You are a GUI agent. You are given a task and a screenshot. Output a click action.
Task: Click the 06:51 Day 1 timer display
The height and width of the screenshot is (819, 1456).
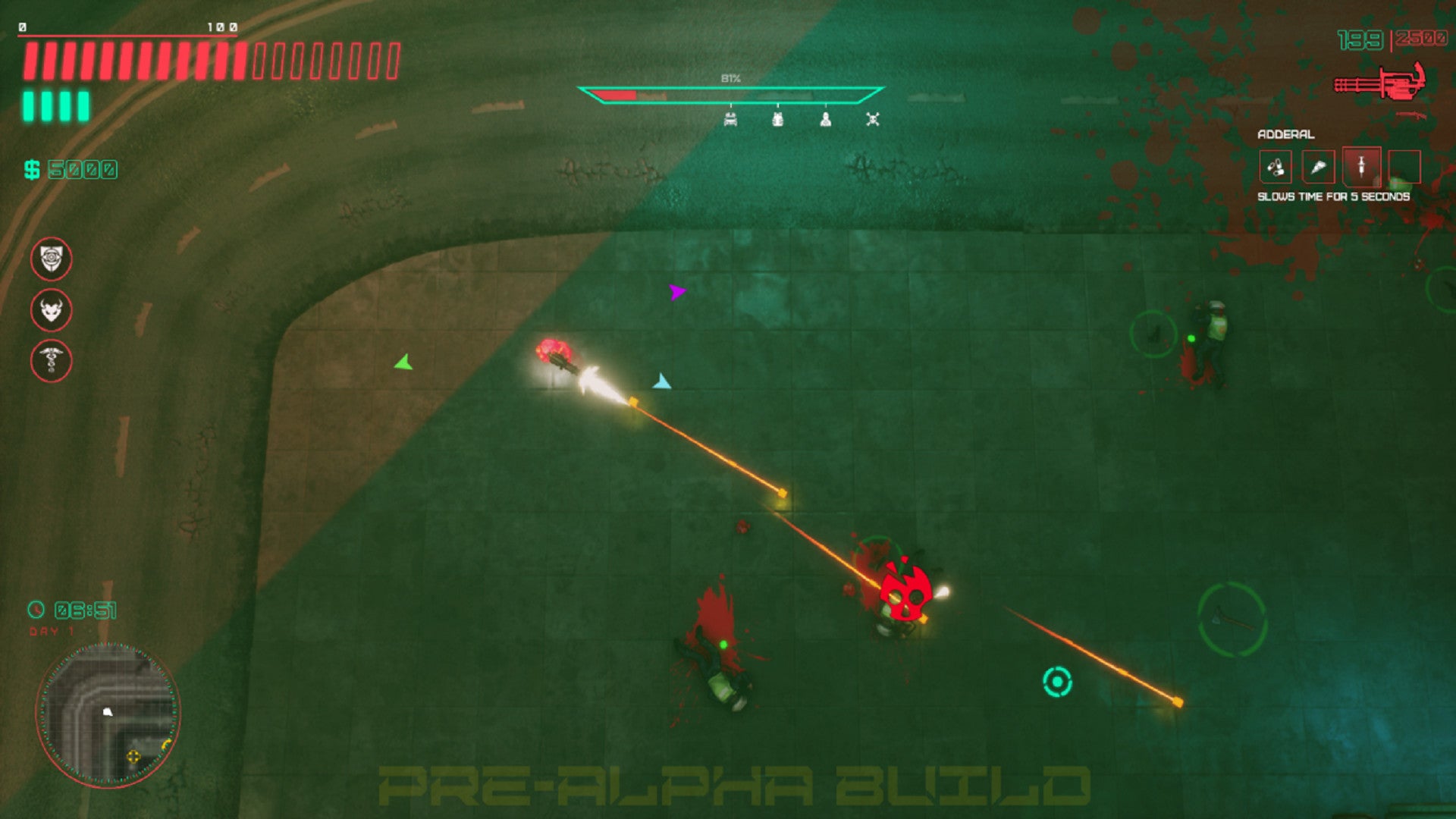[72, 607]
